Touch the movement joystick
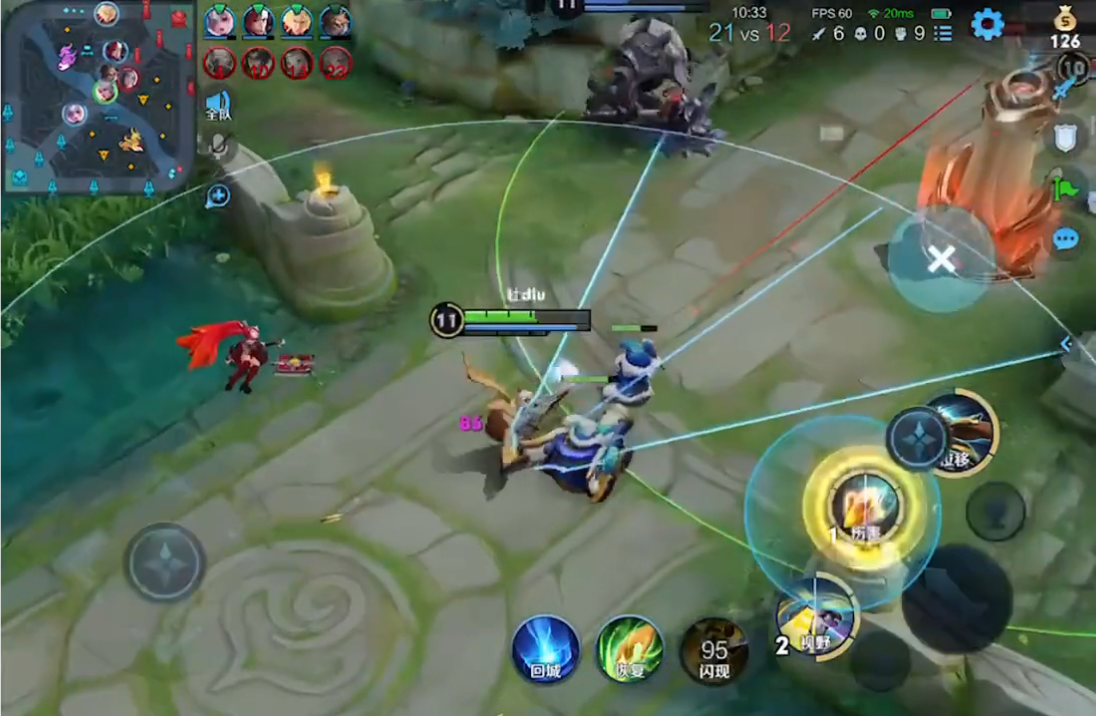1096x716 pixels. click(x=165, y=562)
